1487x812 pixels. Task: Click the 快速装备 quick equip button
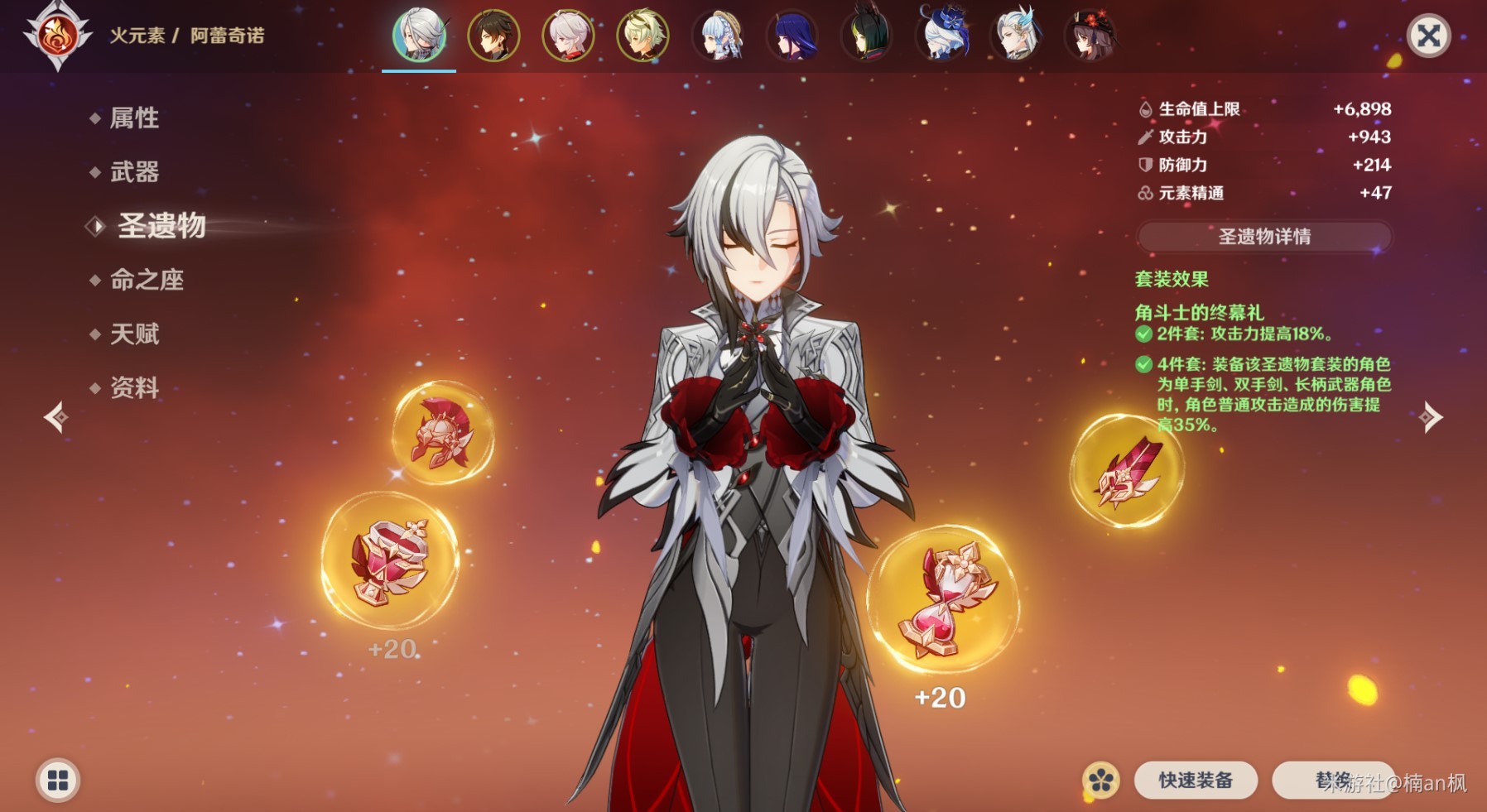coord(1196,780)
